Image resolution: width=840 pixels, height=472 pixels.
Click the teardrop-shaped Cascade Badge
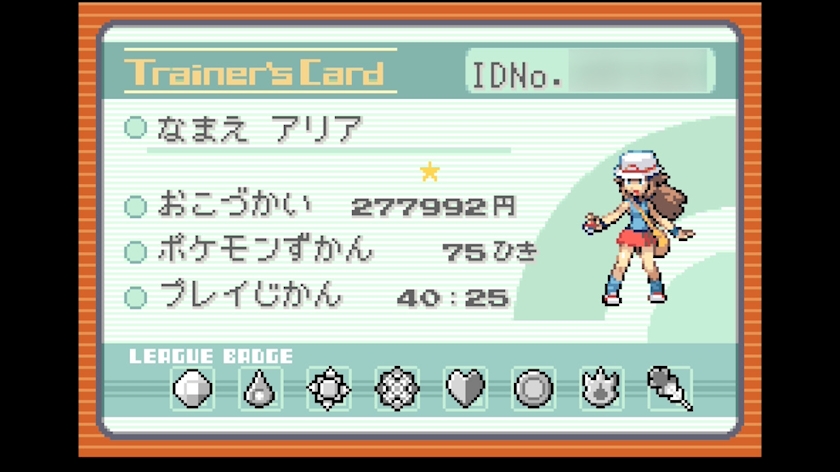coord(261,388)
